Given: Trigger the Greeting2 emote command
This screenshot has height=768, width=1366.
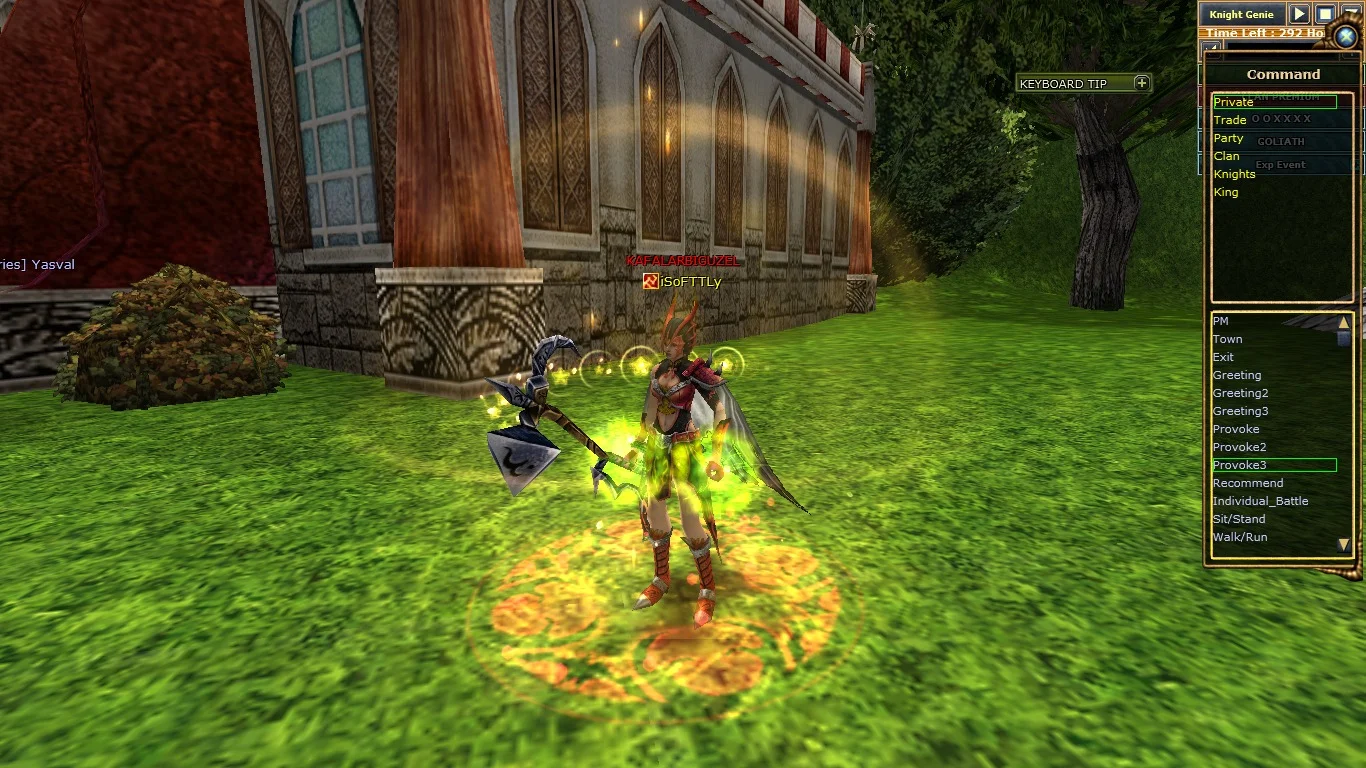Looking at the screenshot, I should click(x=1240, y=393).
